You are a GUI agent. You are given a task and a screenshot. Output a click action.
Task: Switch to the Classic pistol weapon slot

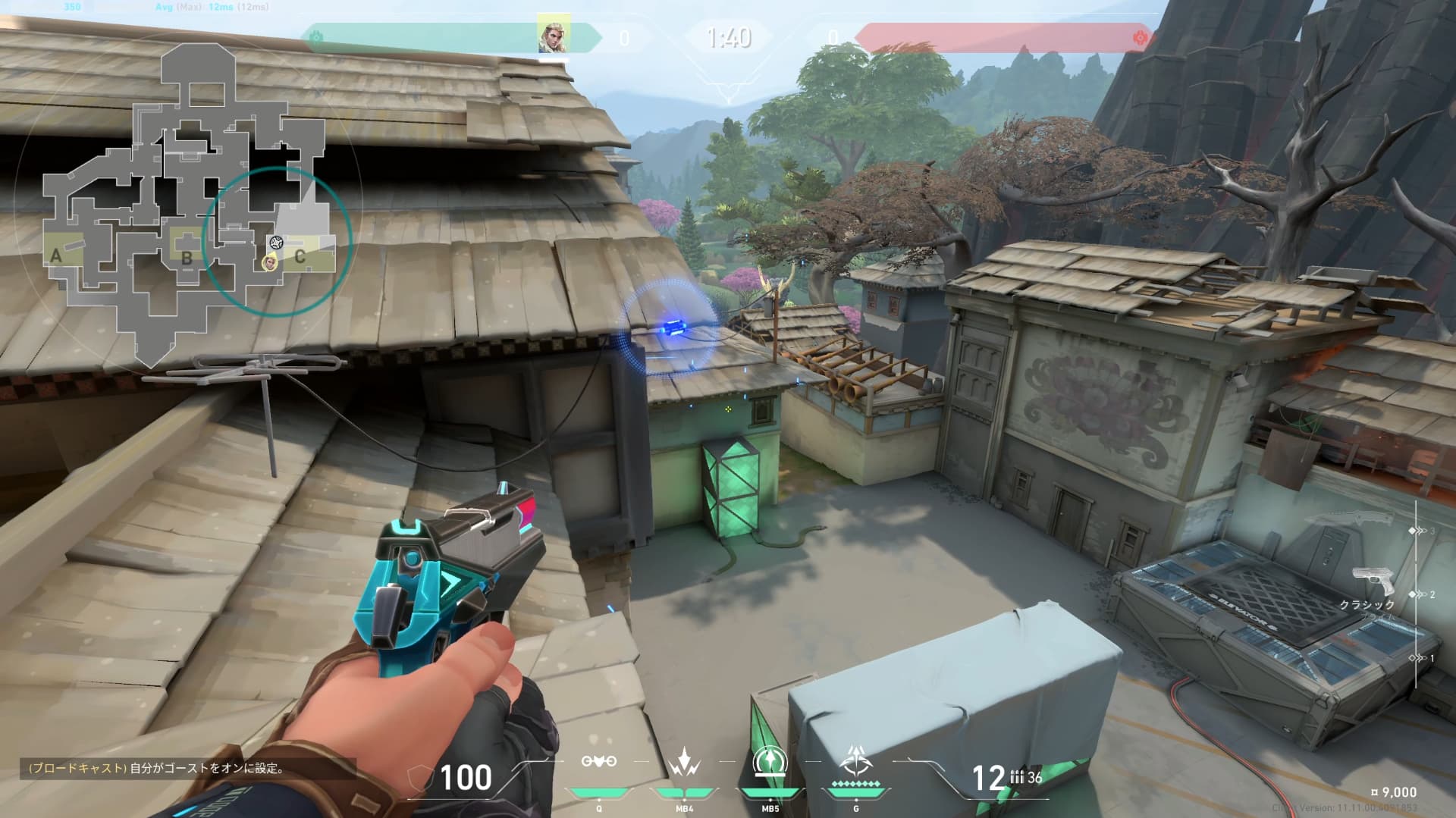click(x=1373, y=584)
